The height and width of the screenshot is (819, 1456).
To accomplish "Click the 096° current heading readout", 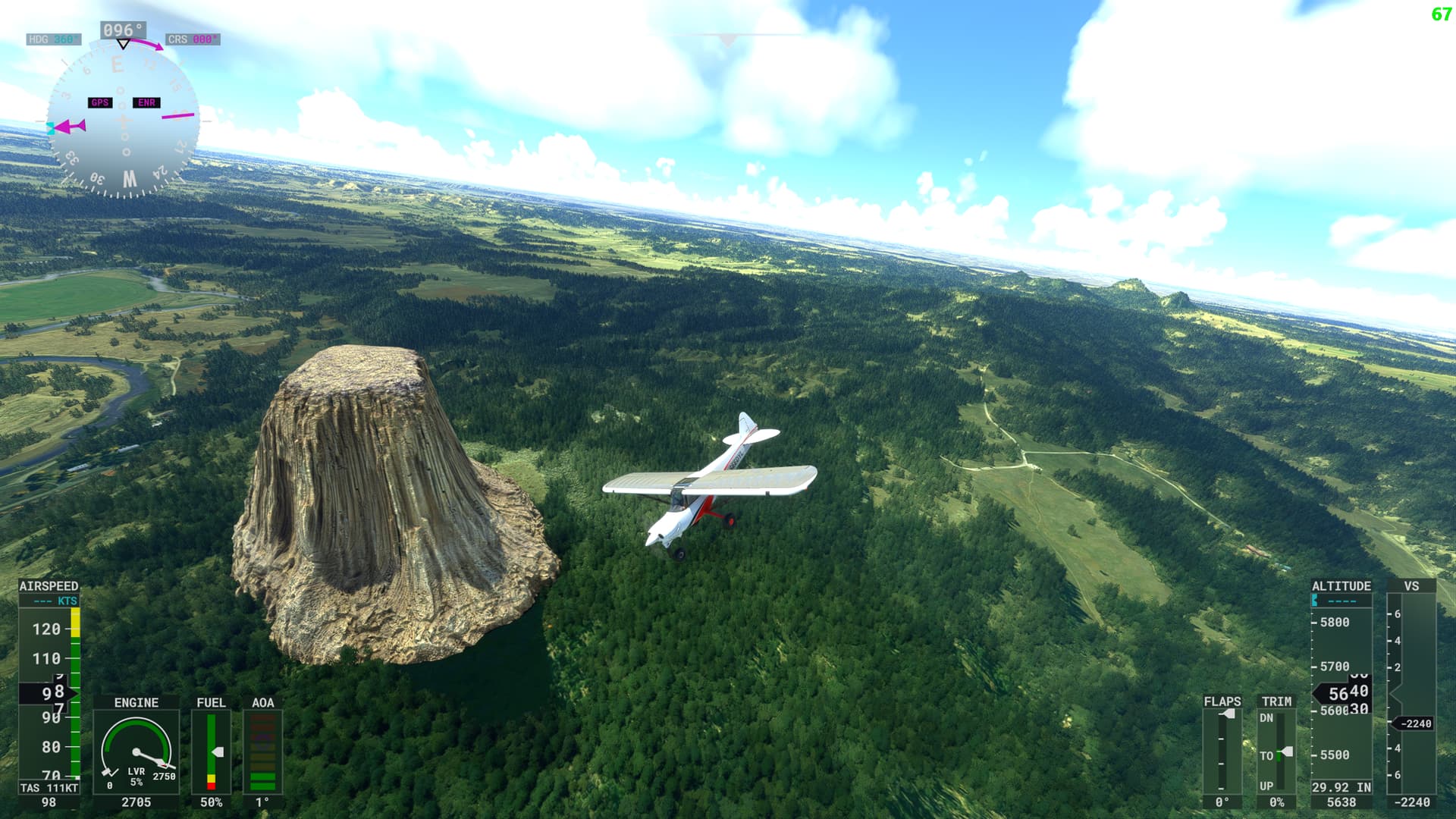I will click(121, 27).
